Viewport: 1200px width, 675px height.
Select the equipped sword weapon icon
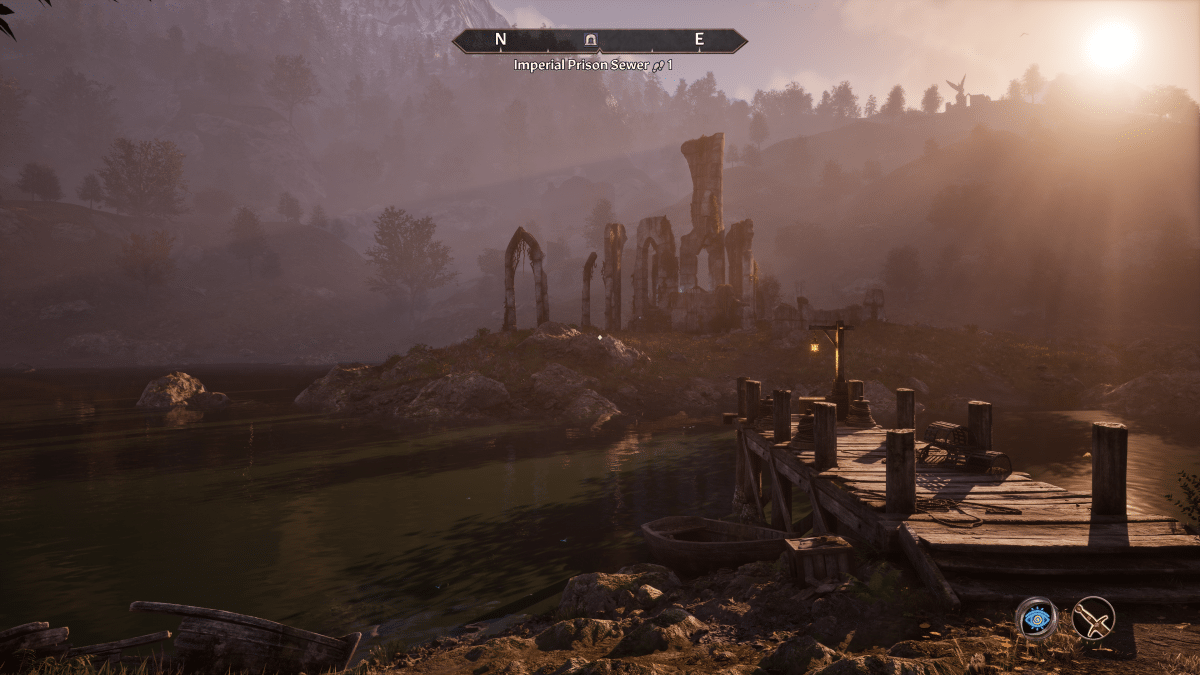pos(1093,617)
